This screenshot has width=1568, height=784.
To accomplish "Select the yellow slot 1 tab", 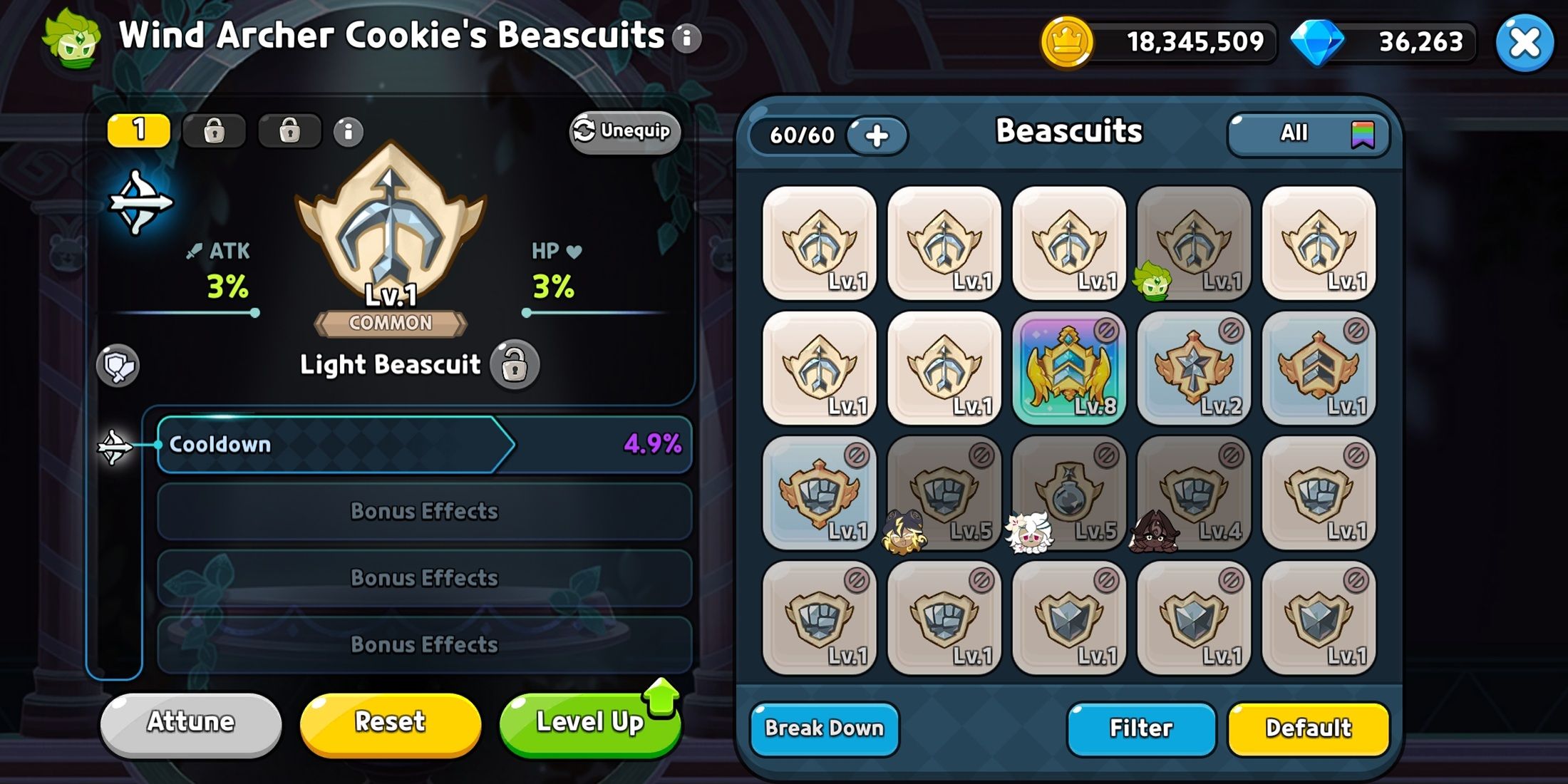I will pyautogui.click(x=139, y=130).
